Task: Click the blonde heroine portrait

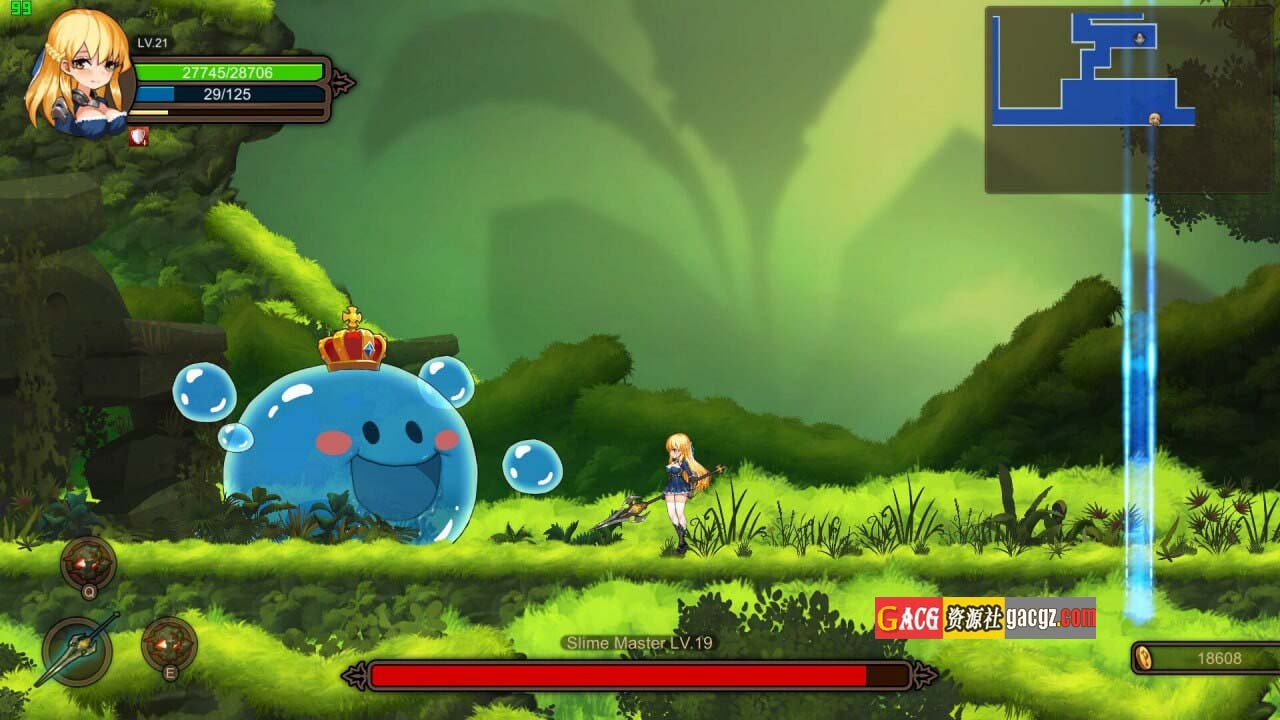Action: click(x=80, y=72)
